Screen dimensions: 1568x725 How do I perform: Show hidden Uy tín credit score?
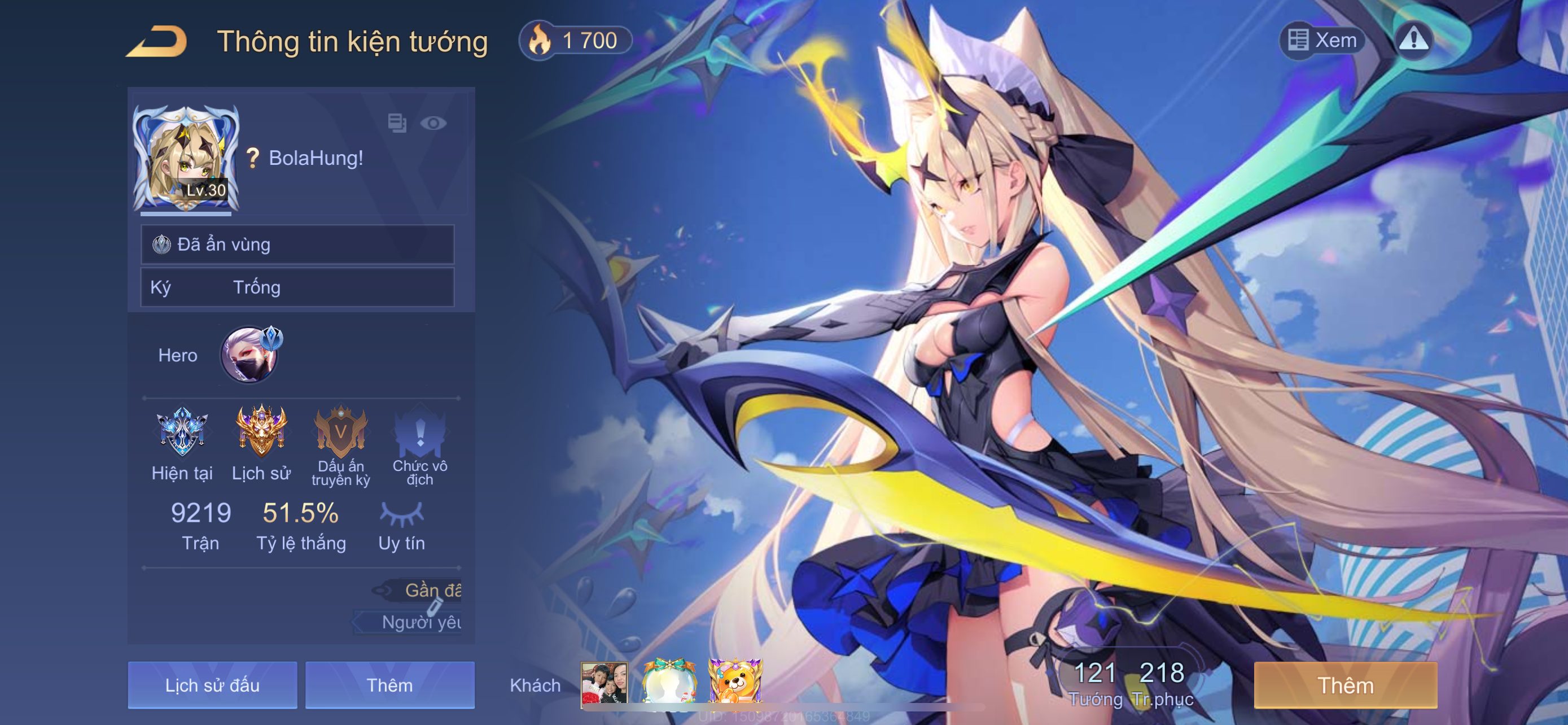(401, 514)
